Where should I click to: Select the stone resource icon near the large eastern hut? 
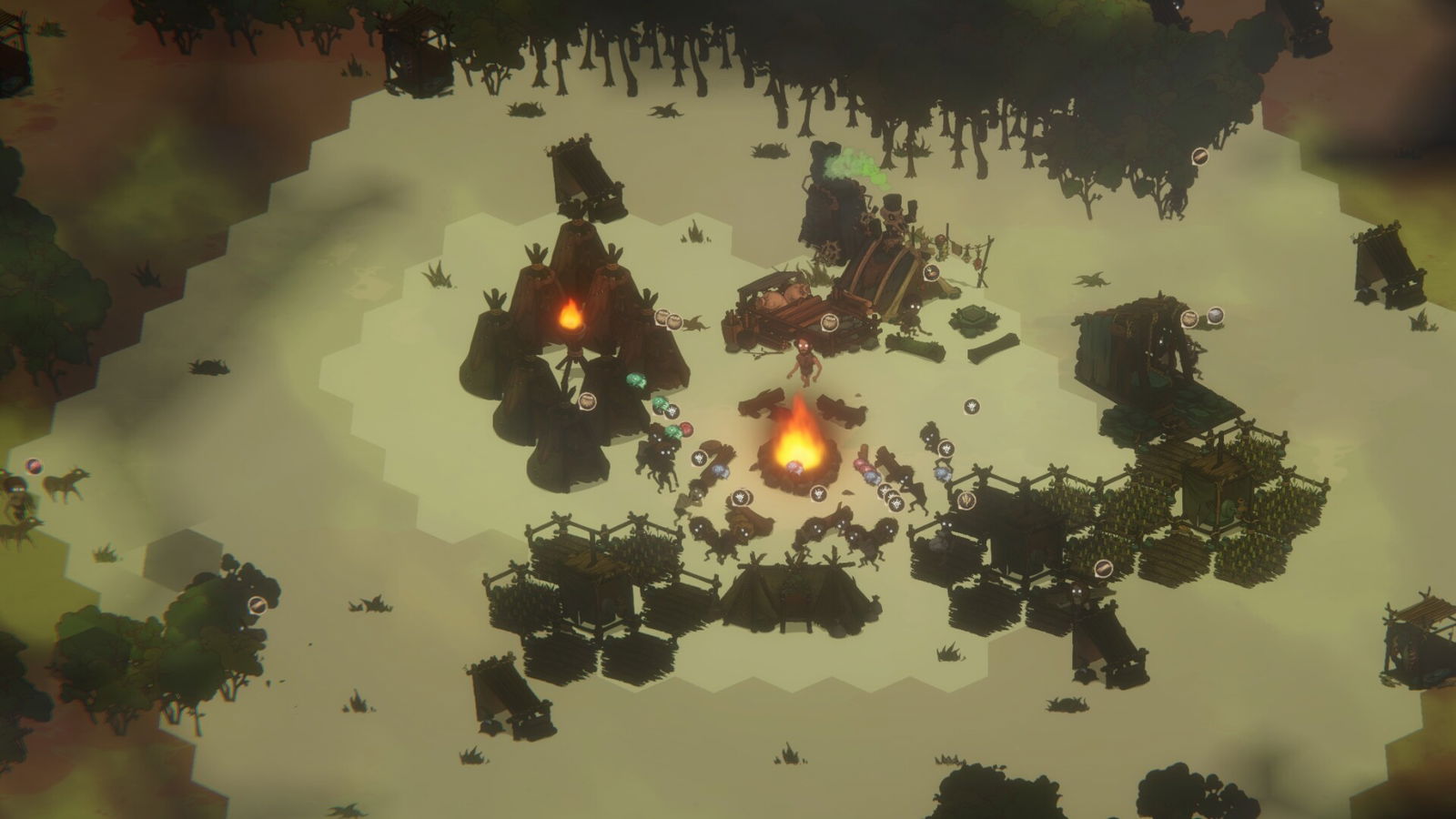point(1217,316)
